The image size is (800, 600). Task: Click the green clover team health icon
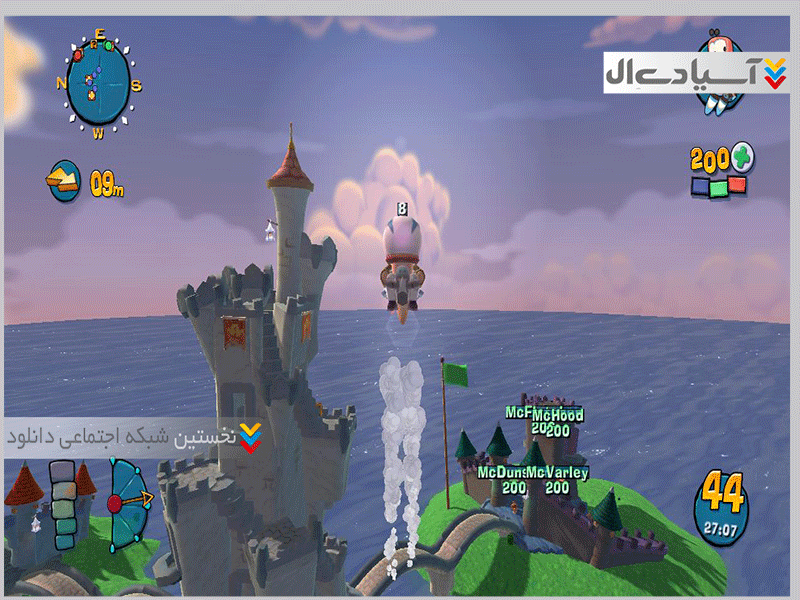click(743, 157)
